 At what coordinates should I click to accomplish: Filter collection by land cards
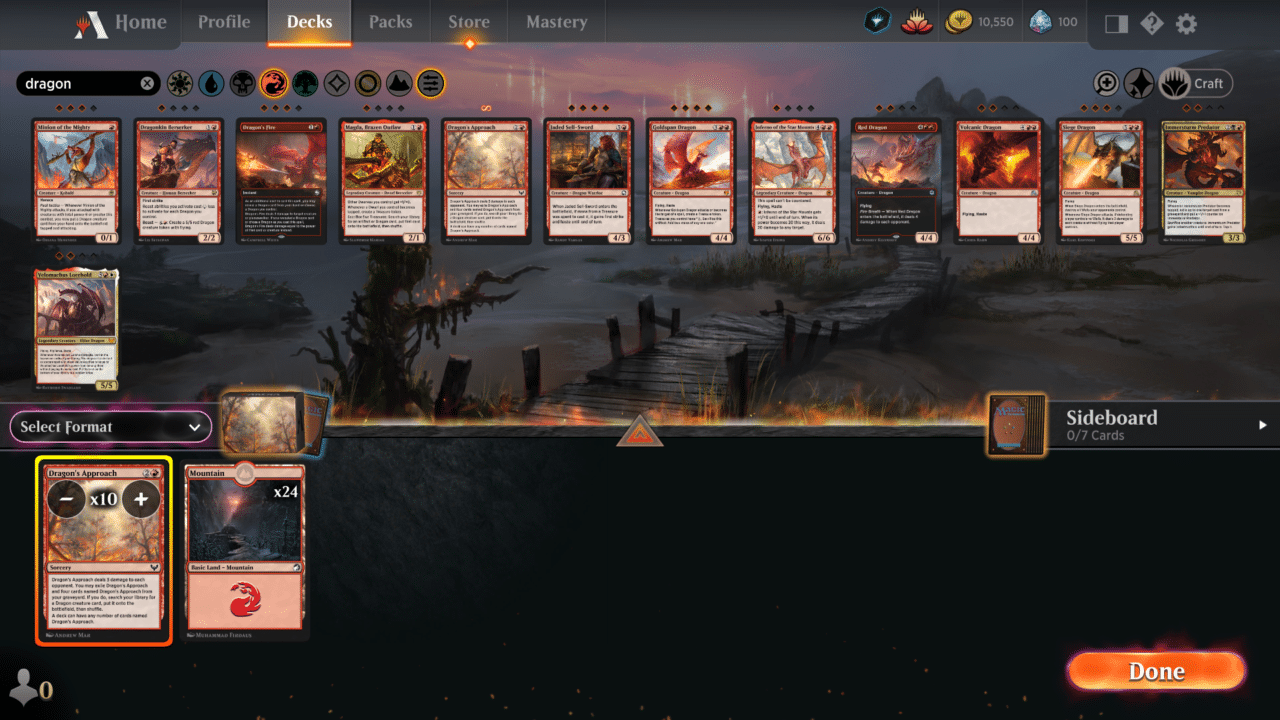[x=399, y=83]
